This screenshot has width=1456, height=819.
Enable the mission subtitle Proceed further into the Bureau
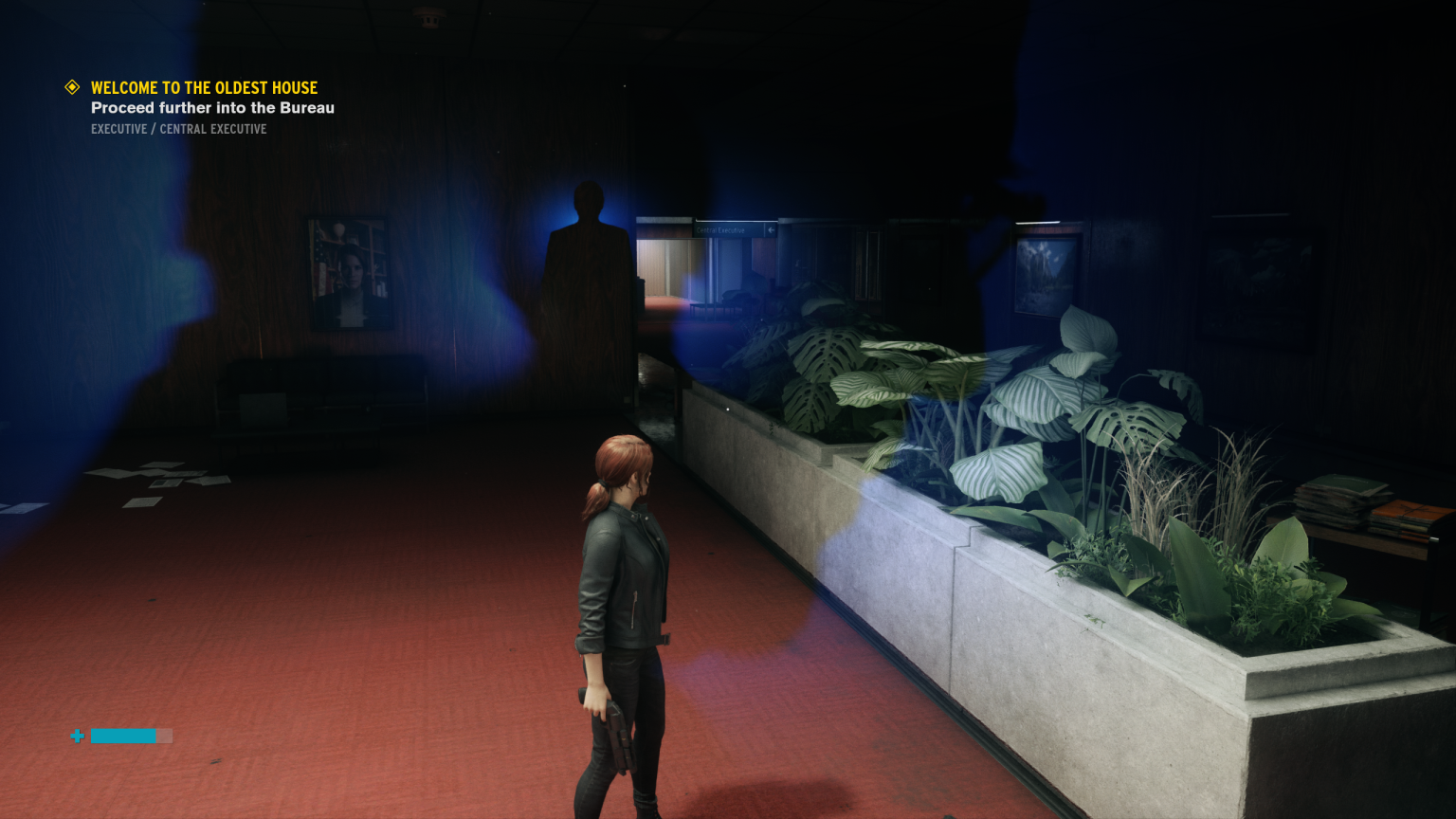coord(212,108)
